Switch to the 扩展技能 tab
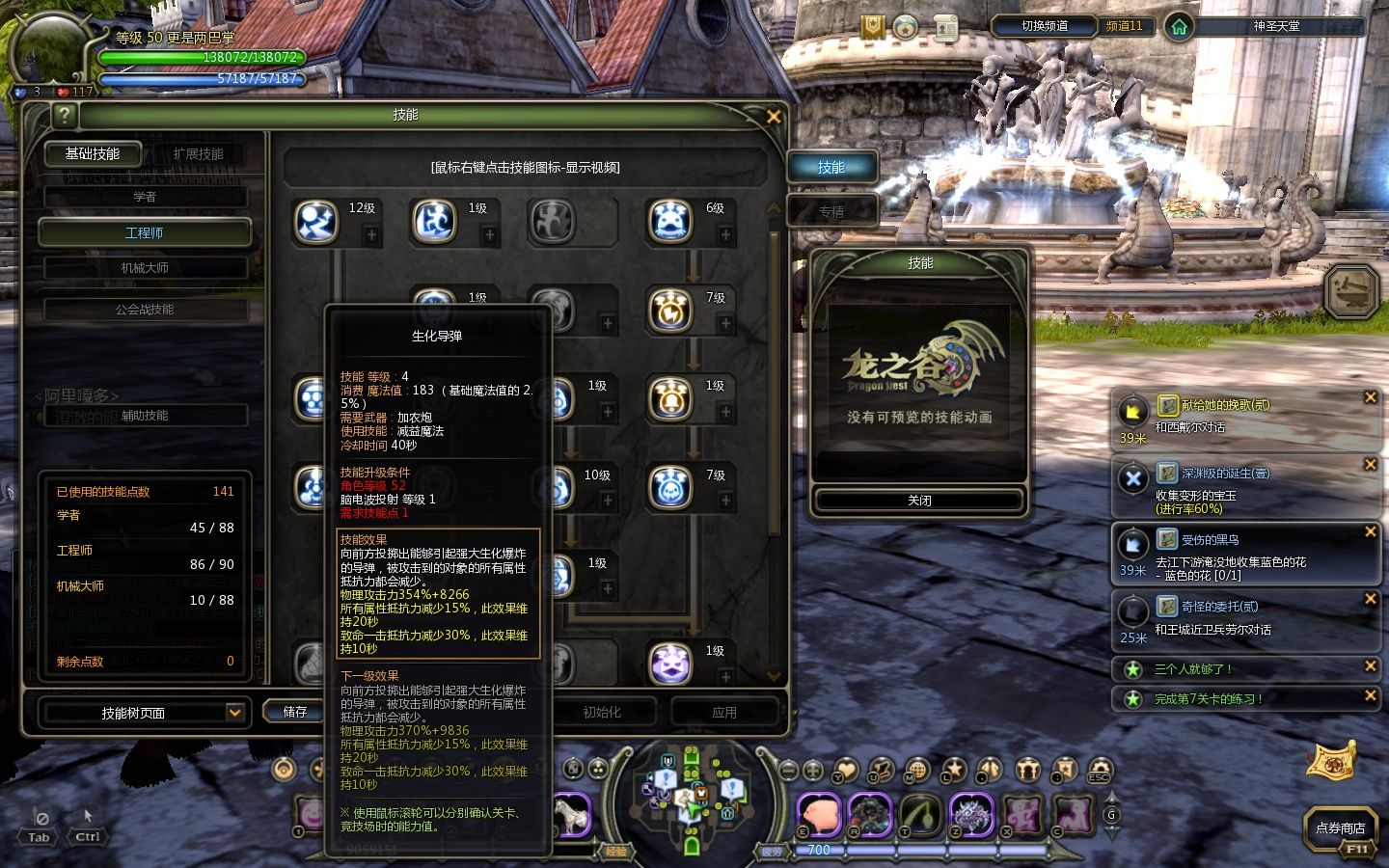Screen dimensions: 1389x868 [199, 153]
